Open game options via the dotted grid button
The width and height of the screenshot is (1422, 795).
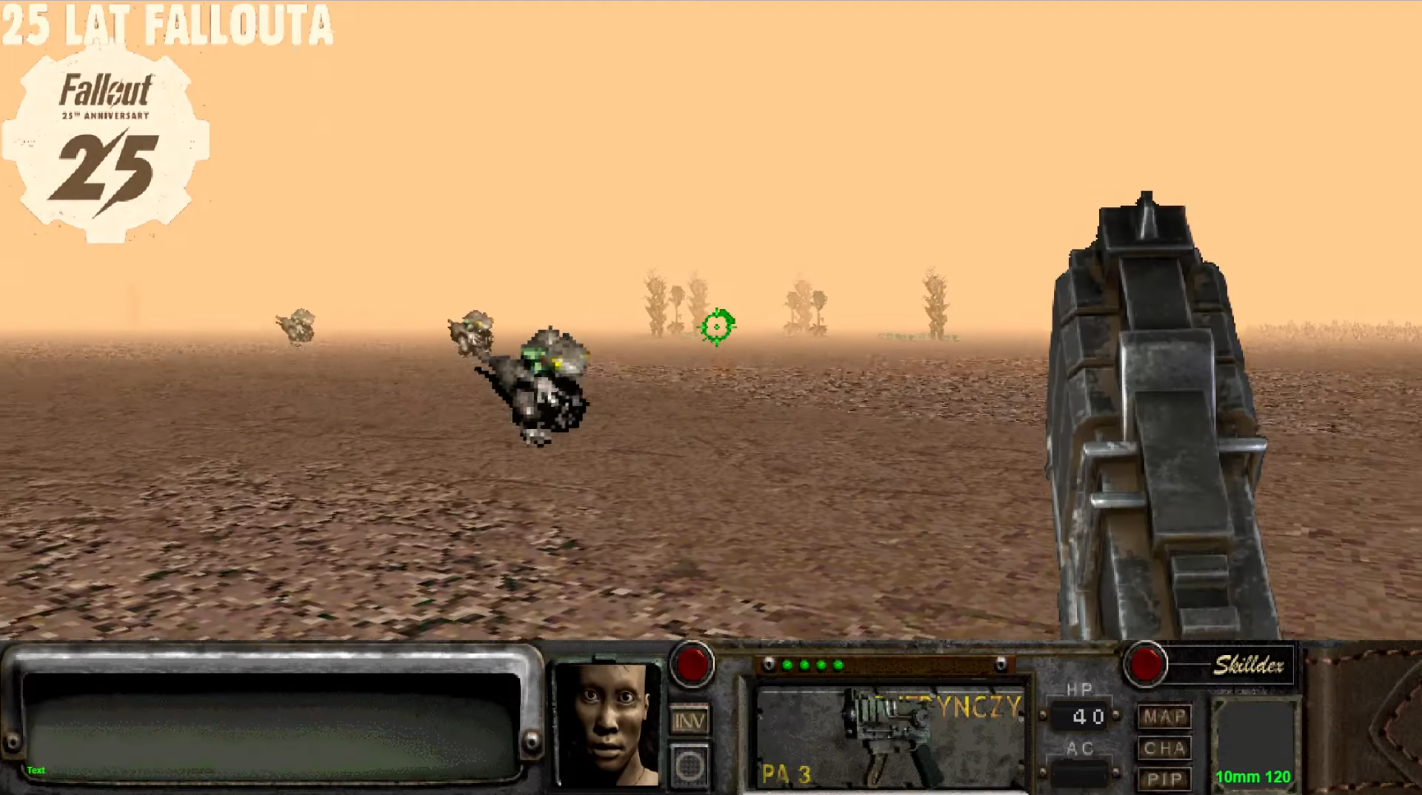coord(690,765)
